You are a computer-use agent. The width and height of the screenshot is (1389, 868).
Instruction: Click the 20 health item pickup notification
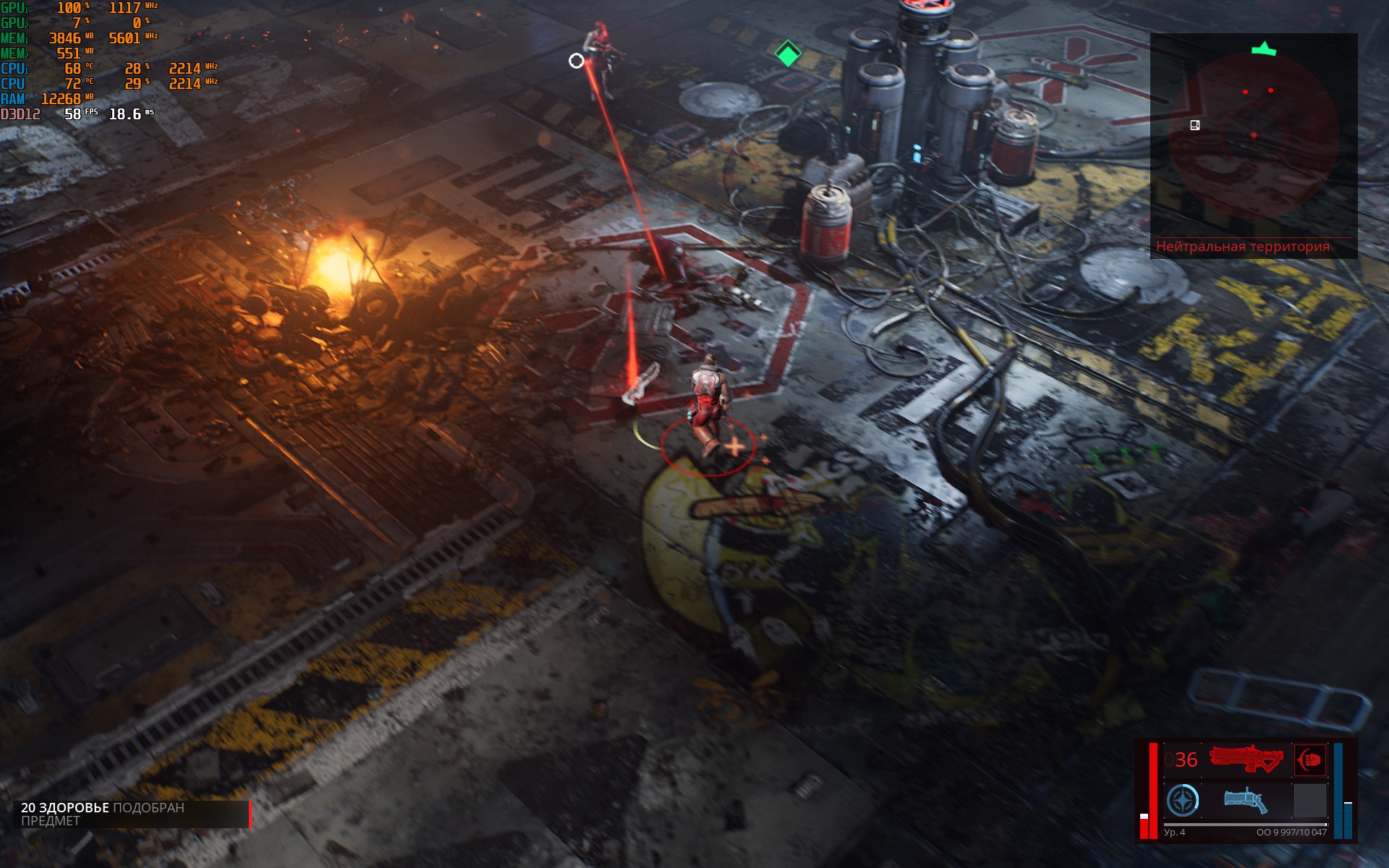click(x=132, y=814)
